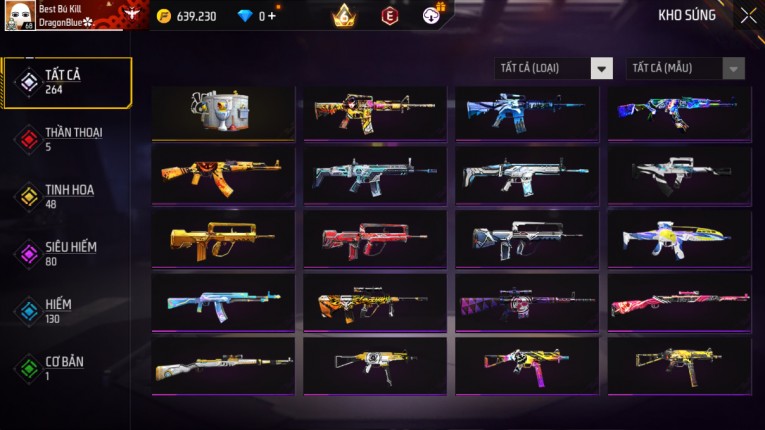Open the red E badge icon

(390, 16)
